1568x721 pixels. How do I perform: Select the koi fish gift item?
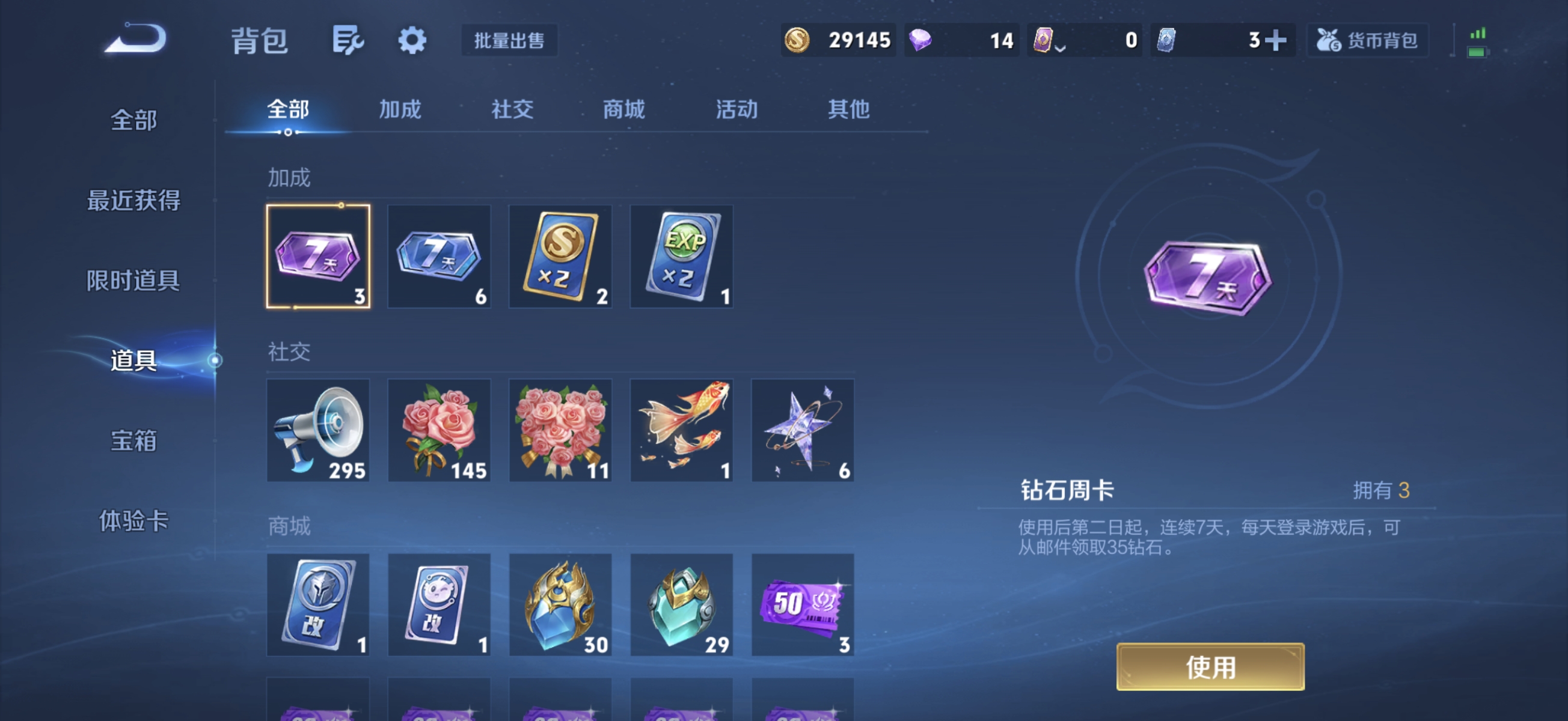(x=681, y=430)
